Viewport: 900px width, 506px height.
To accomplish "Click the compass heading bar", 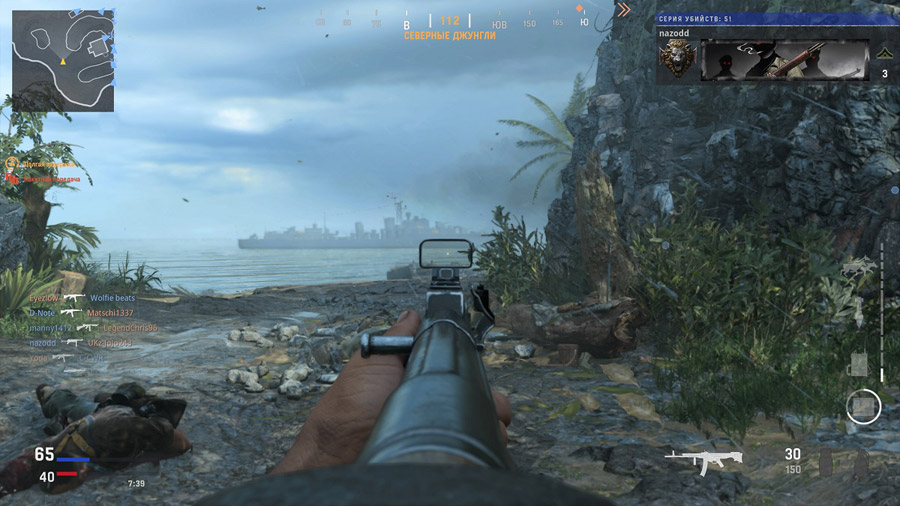I will 450,21.
